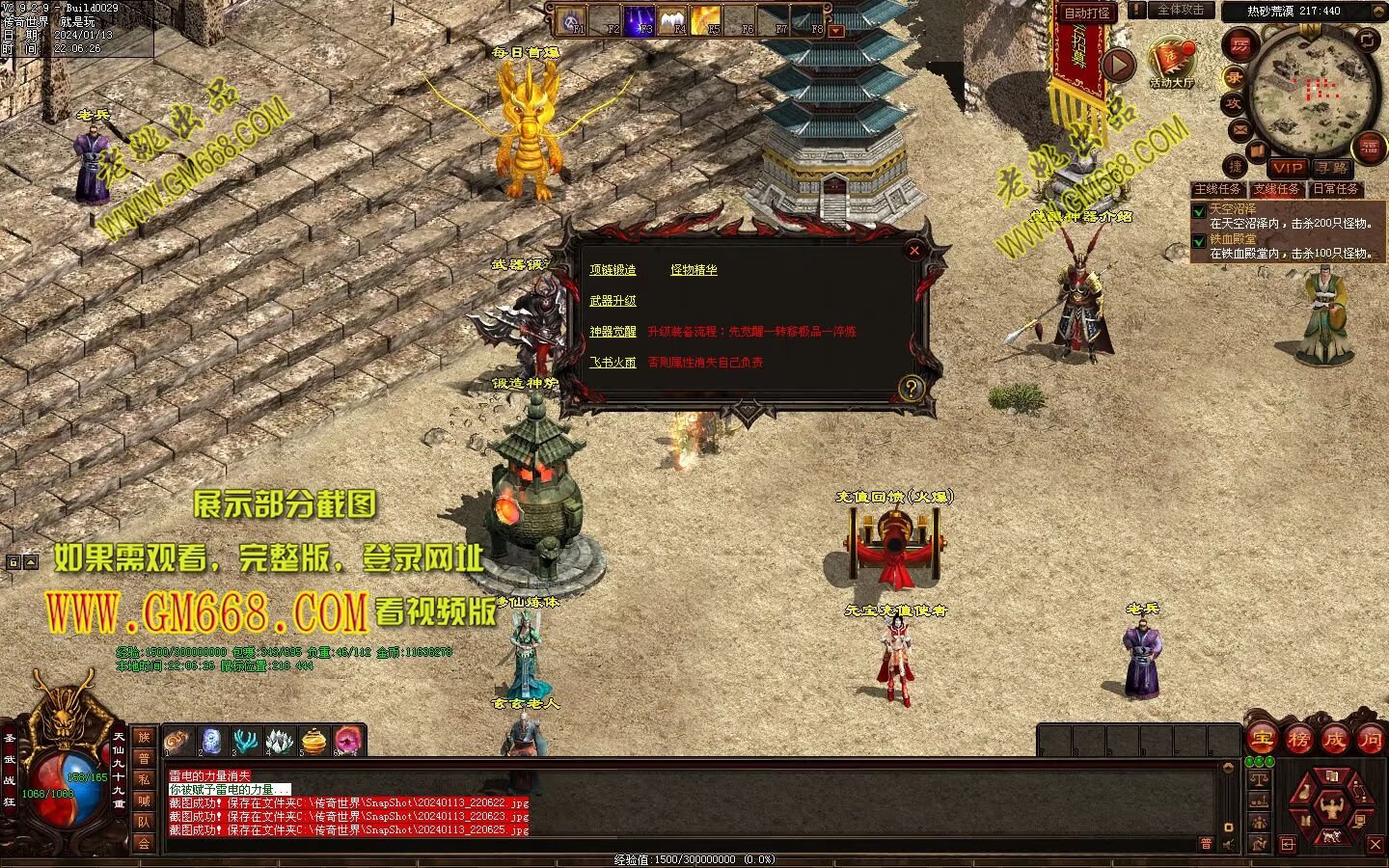
Task: Select the 天空沼泽 quest entry
Action: pyautogui.click(x=1233, y=208)
